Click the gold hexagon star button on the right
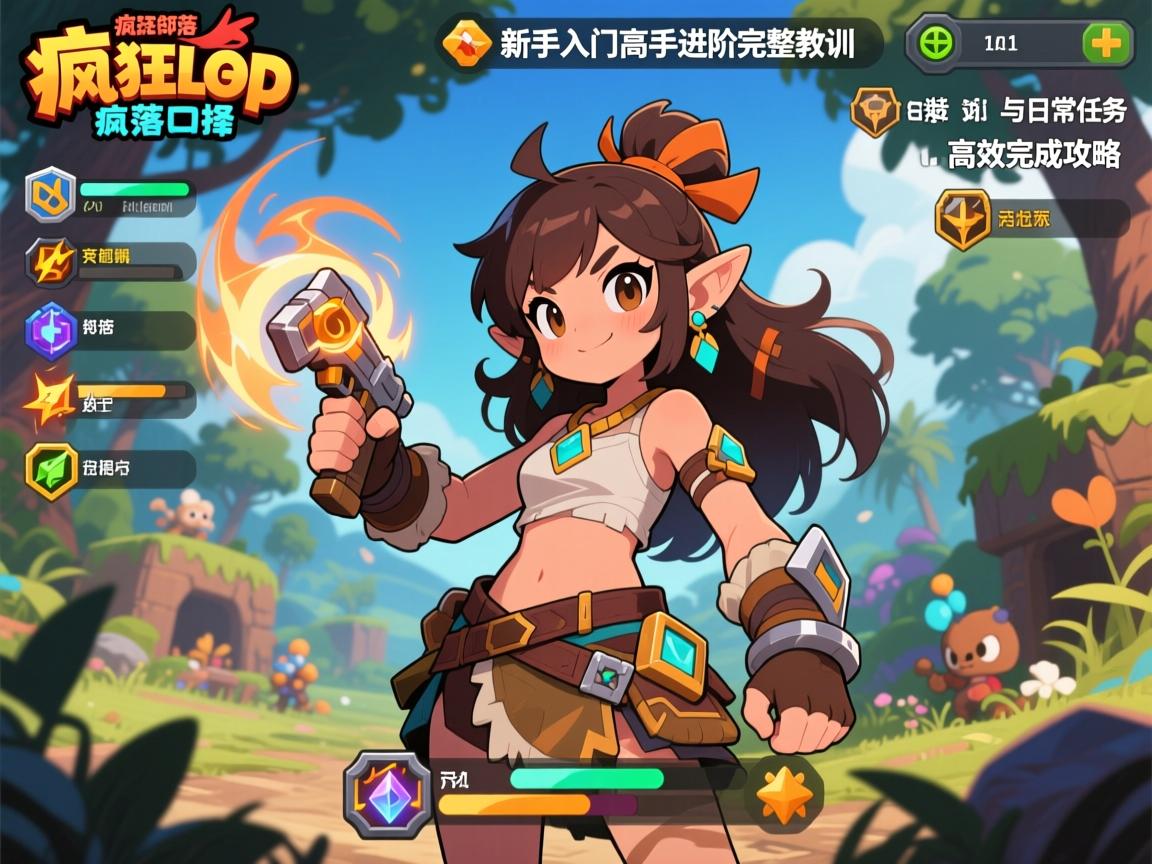Image resolution: width=1152 pixels, height=864 pixels. pyautogui.click(x=962, y=219)
